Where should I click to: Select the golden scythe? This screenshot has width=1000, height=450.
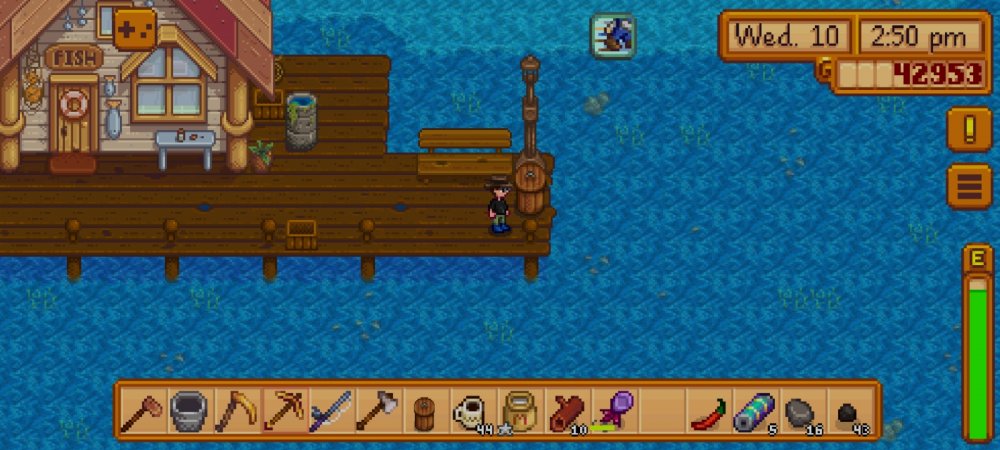tap(236, 411)
